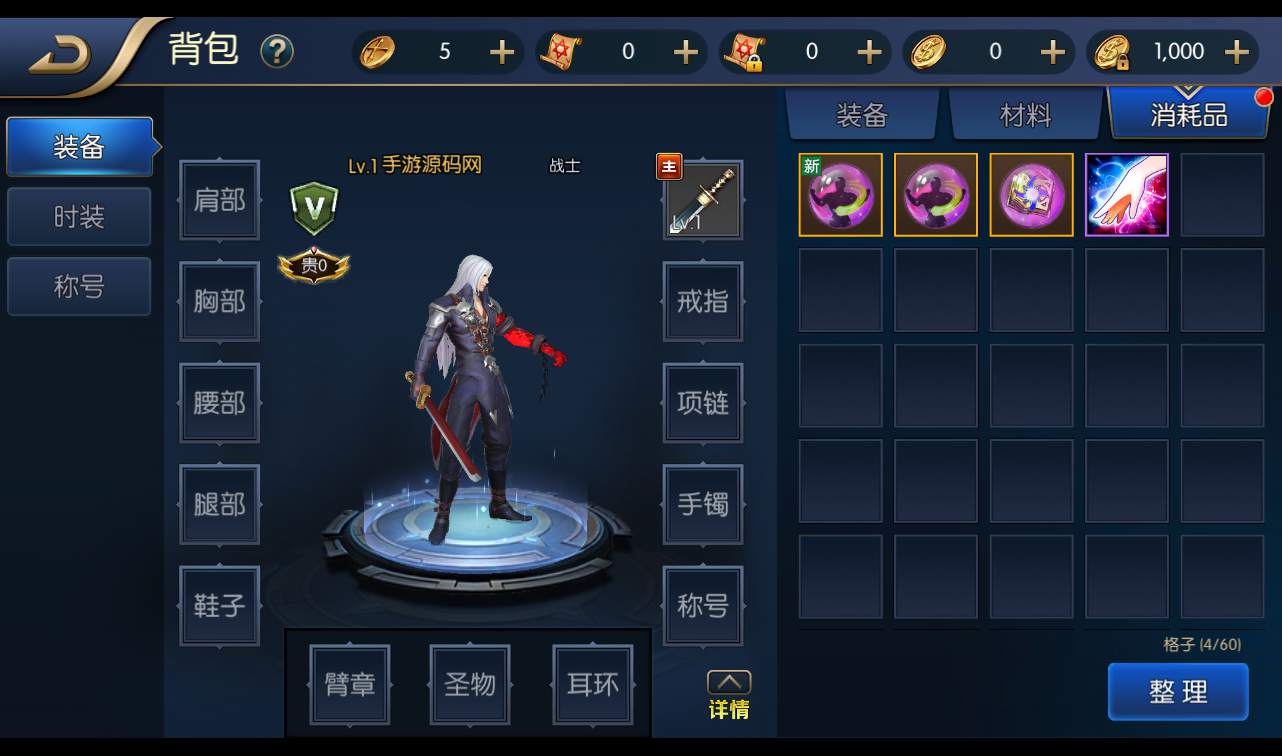Expand character 详情 details
1282x756 pixels.
click(729, 695)
